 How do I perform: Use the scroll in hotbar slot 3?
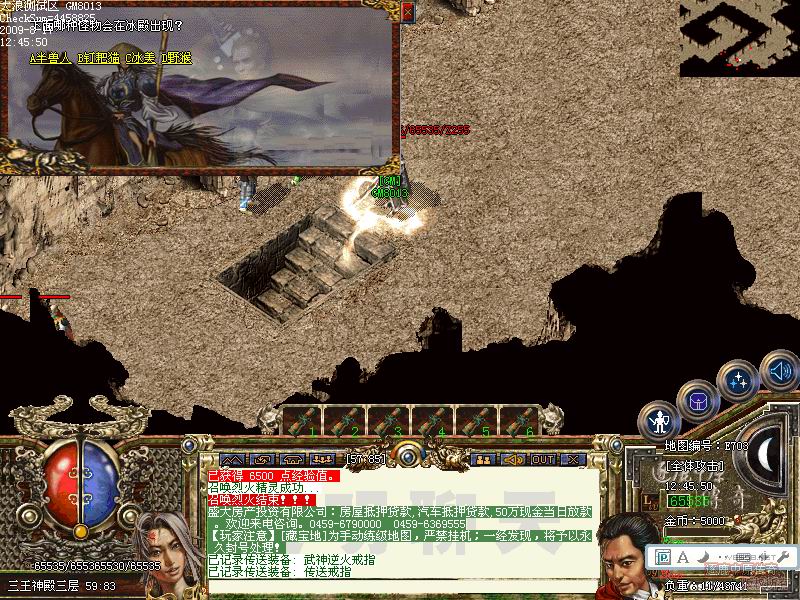click(389, 421)
